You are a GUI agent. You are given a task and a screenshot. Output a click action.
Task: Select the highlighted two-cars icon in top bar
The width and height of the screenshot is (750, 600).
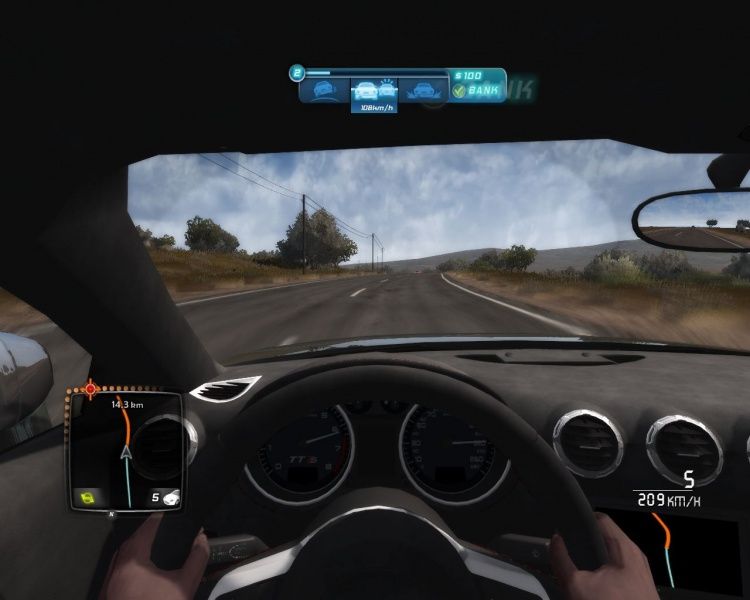tap(373, 90)
